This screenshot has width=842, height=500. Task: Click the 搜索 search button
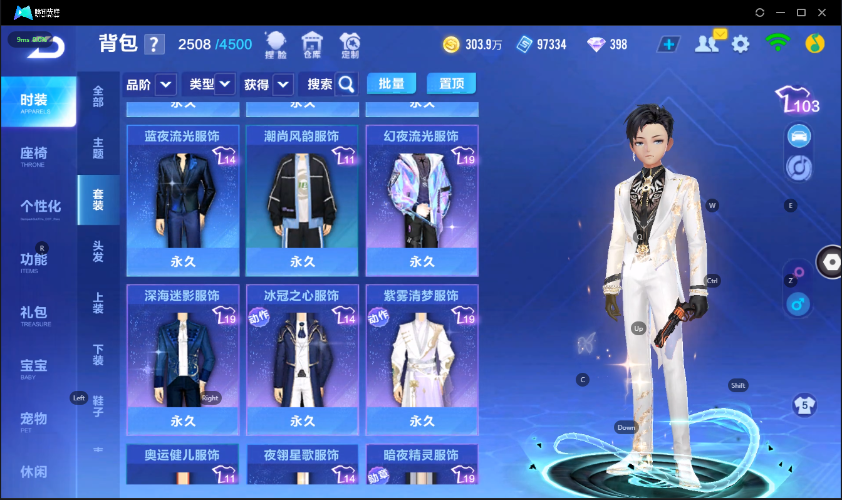[x=332, y=85]
